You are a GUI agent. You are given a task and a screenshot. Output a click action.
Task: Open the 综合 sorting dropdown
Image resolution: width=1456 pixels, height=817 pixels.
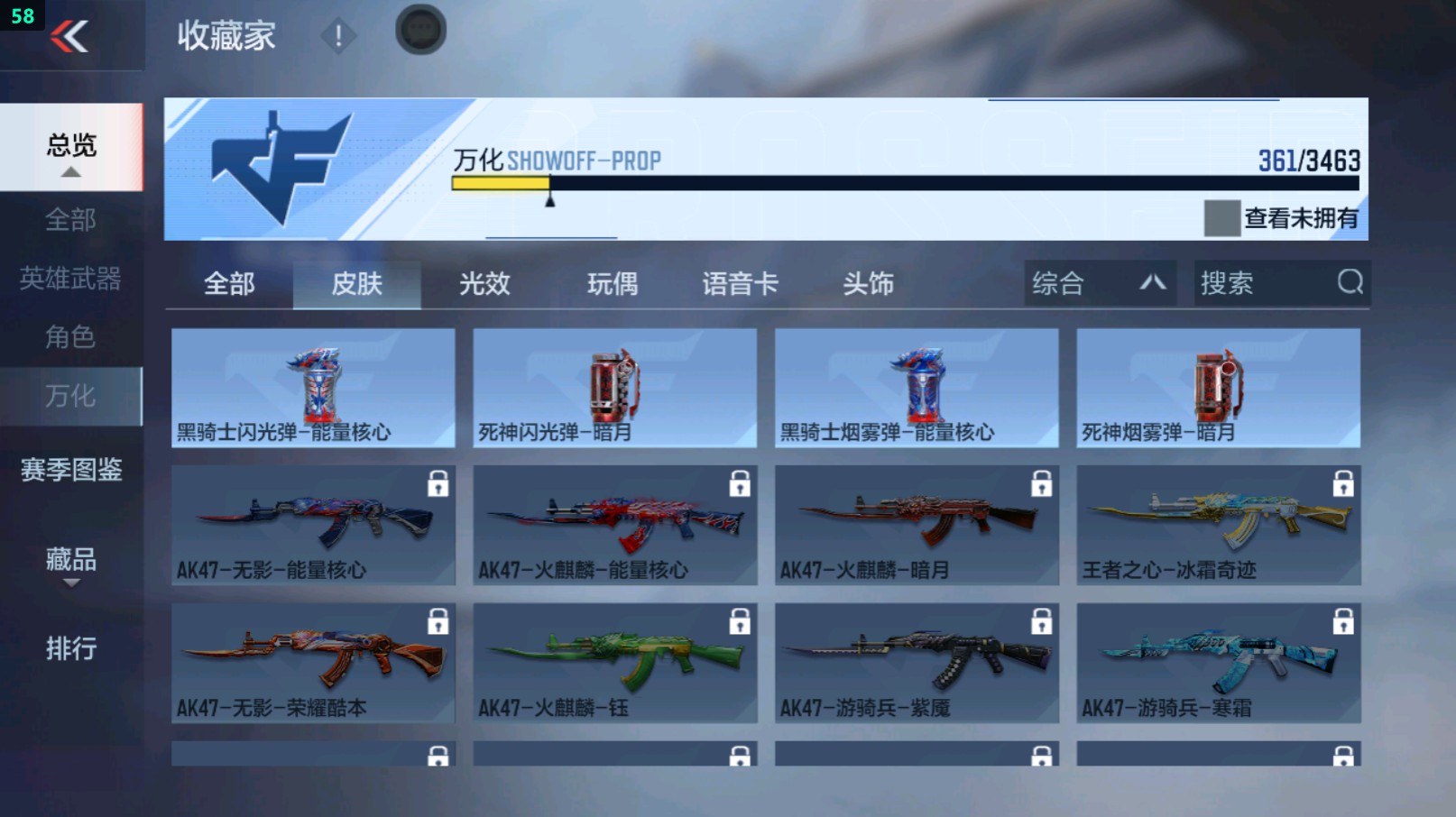pos(1098,283)
